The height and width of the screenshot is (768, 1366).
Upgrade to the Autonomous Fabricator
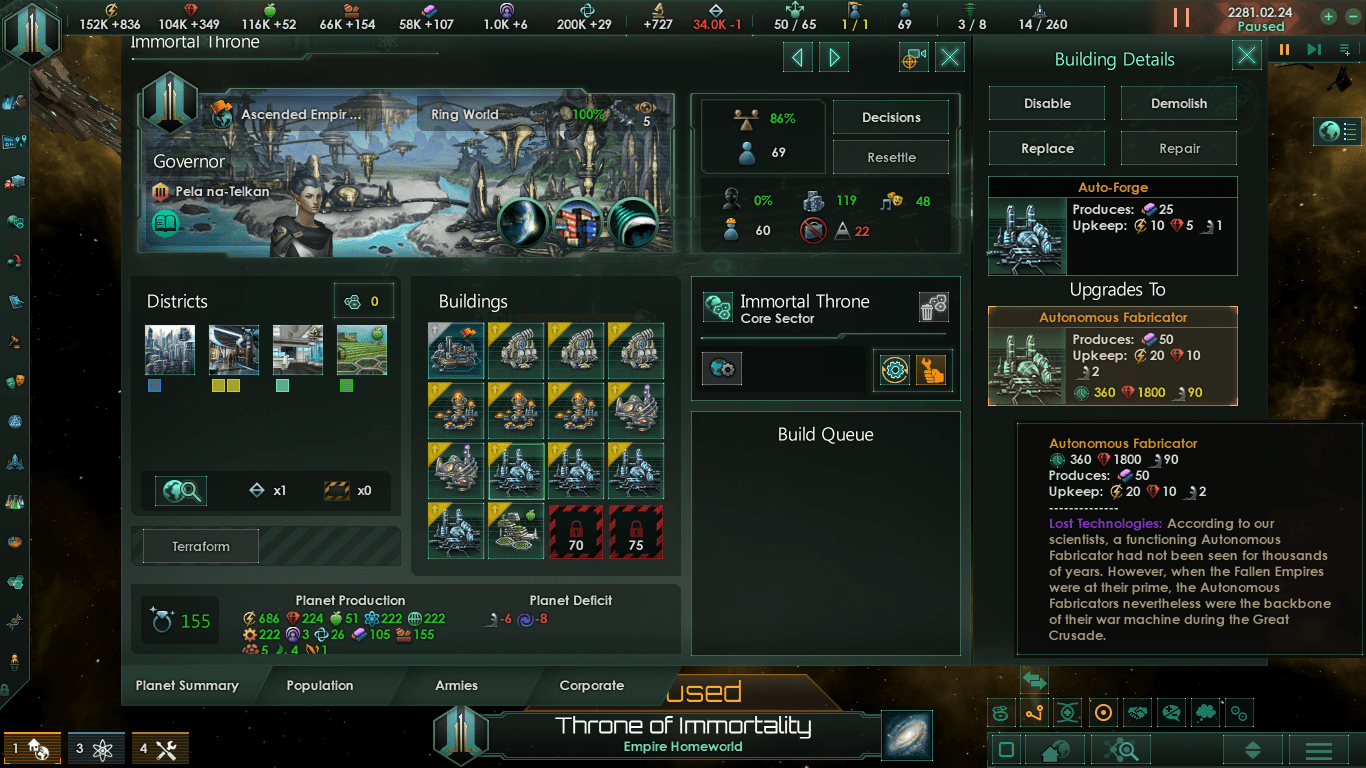pos(1112,356)
